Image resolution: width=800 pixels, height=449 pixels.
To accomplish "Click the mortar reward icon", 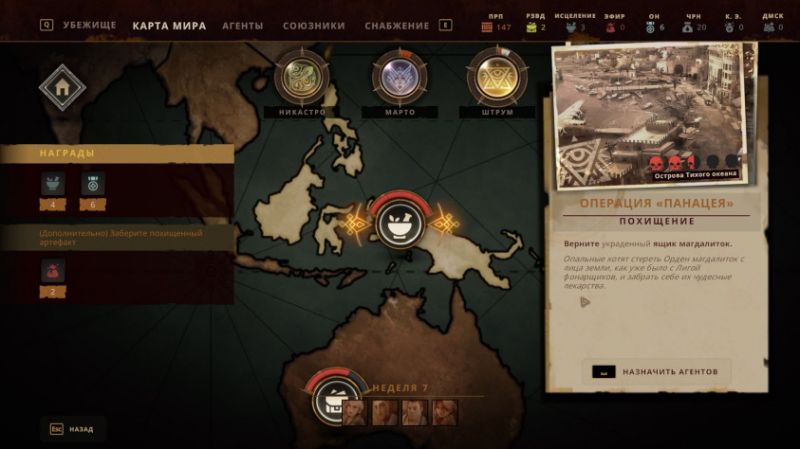I will click(53, 183).
